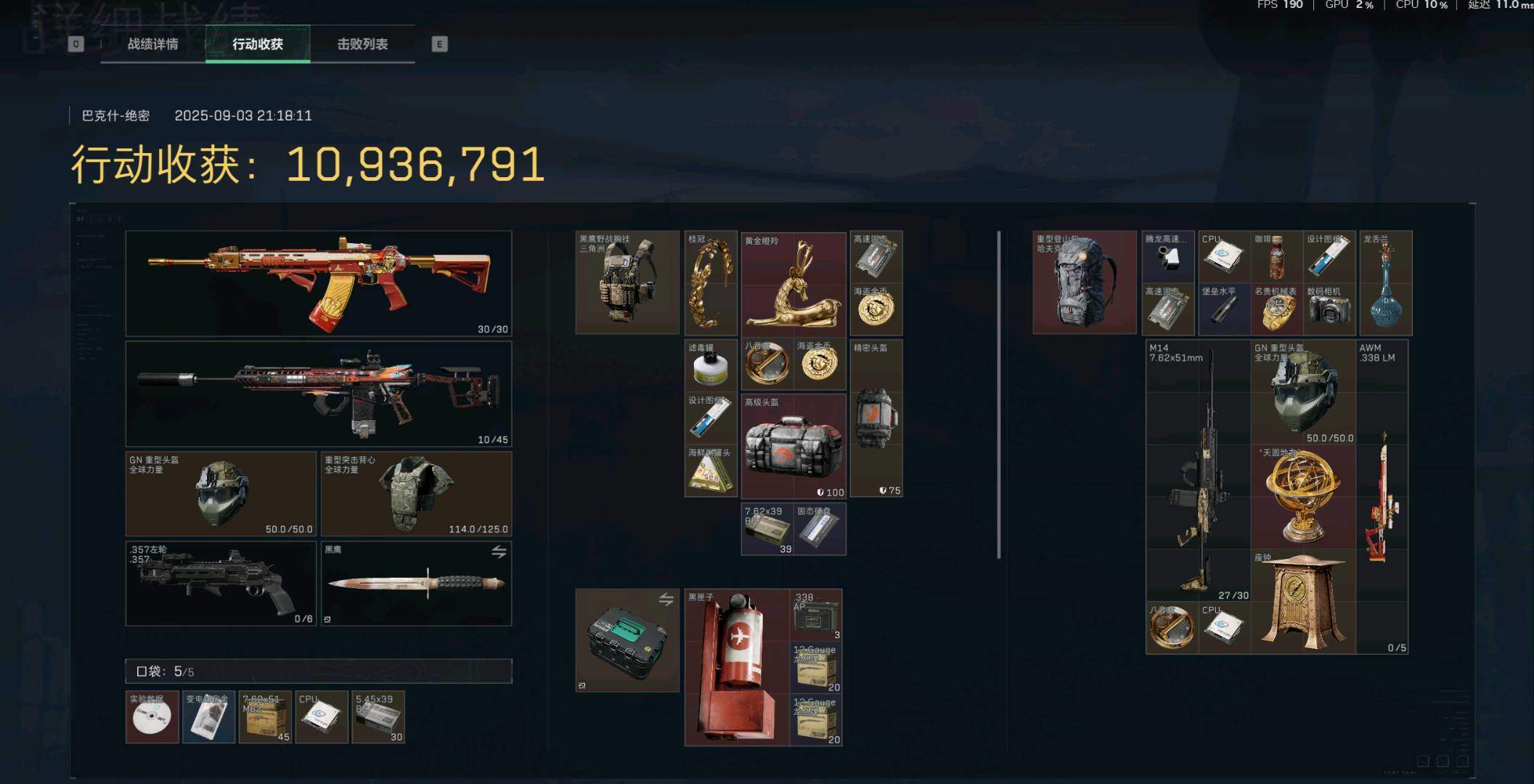The width and height of the screenshot is (1534, 784).
Task: Select the 行动收获 tab
Action: 258,44
